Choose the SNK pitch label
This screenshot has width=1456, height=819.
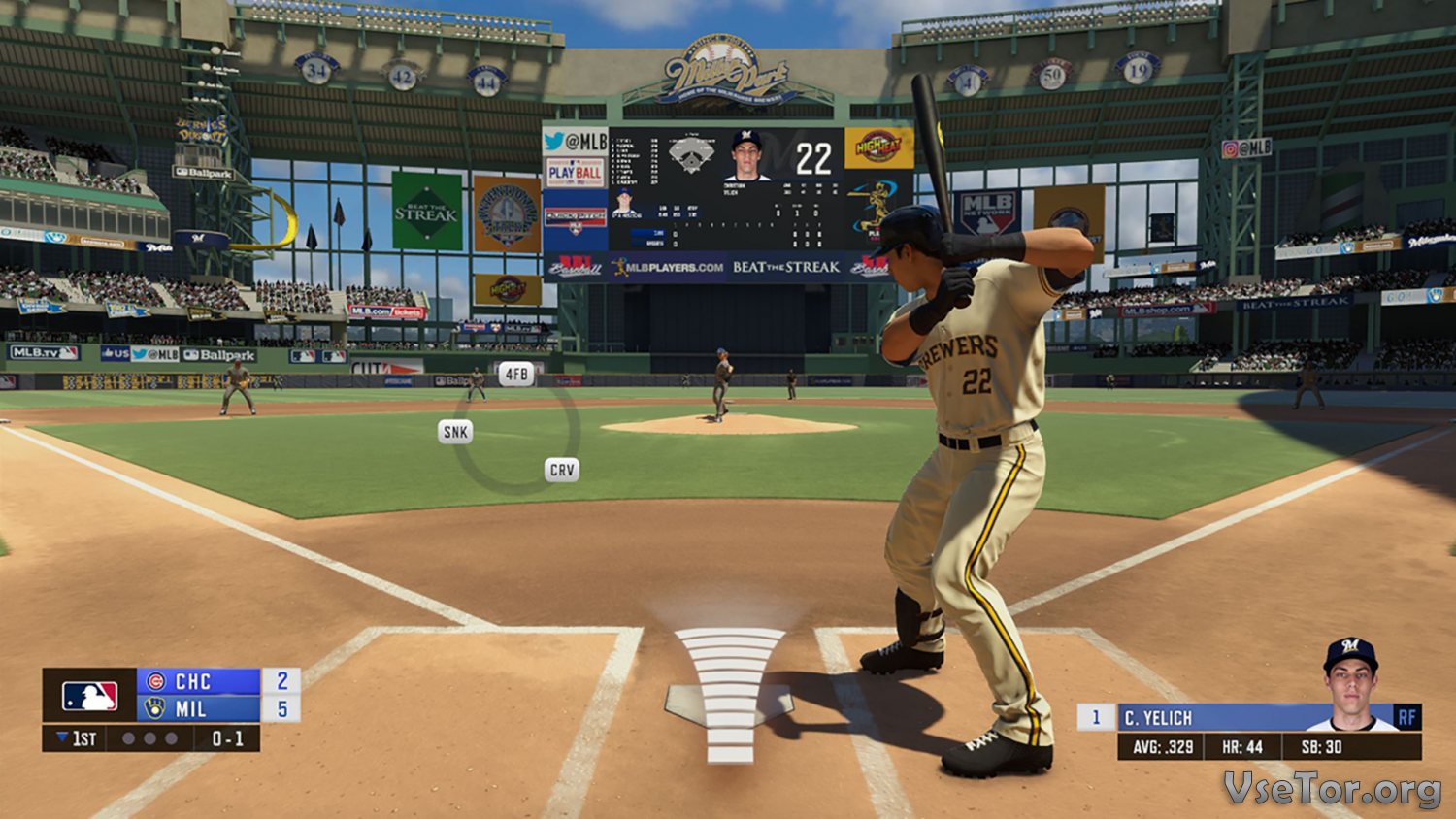[x=455, y=432]
